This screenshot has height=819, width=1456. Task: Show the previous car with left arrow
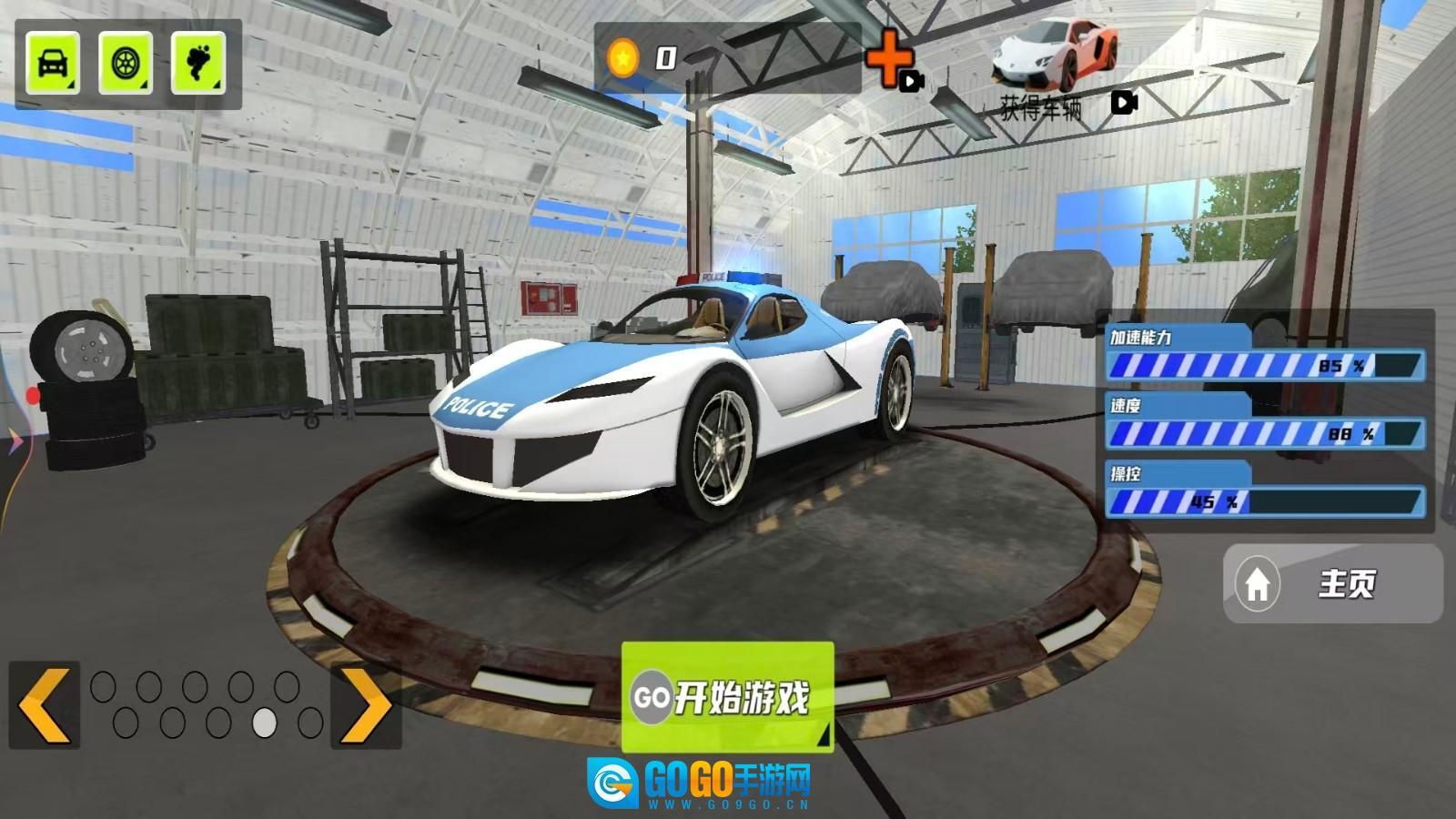tap(45, 705)
